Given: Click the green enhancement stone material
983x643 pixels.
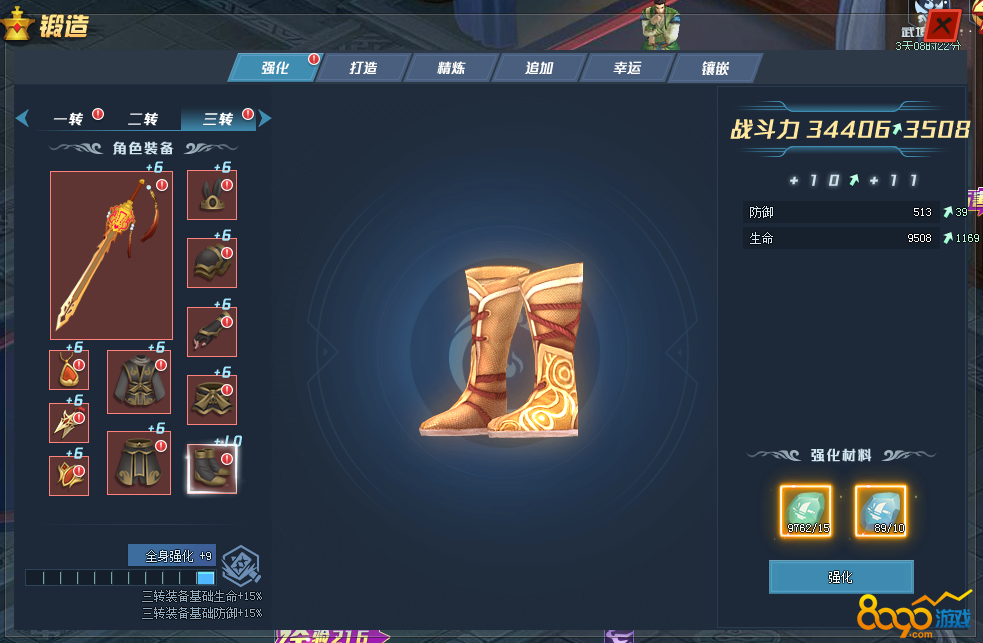Looking at the screenshot, I should [805, 510].
